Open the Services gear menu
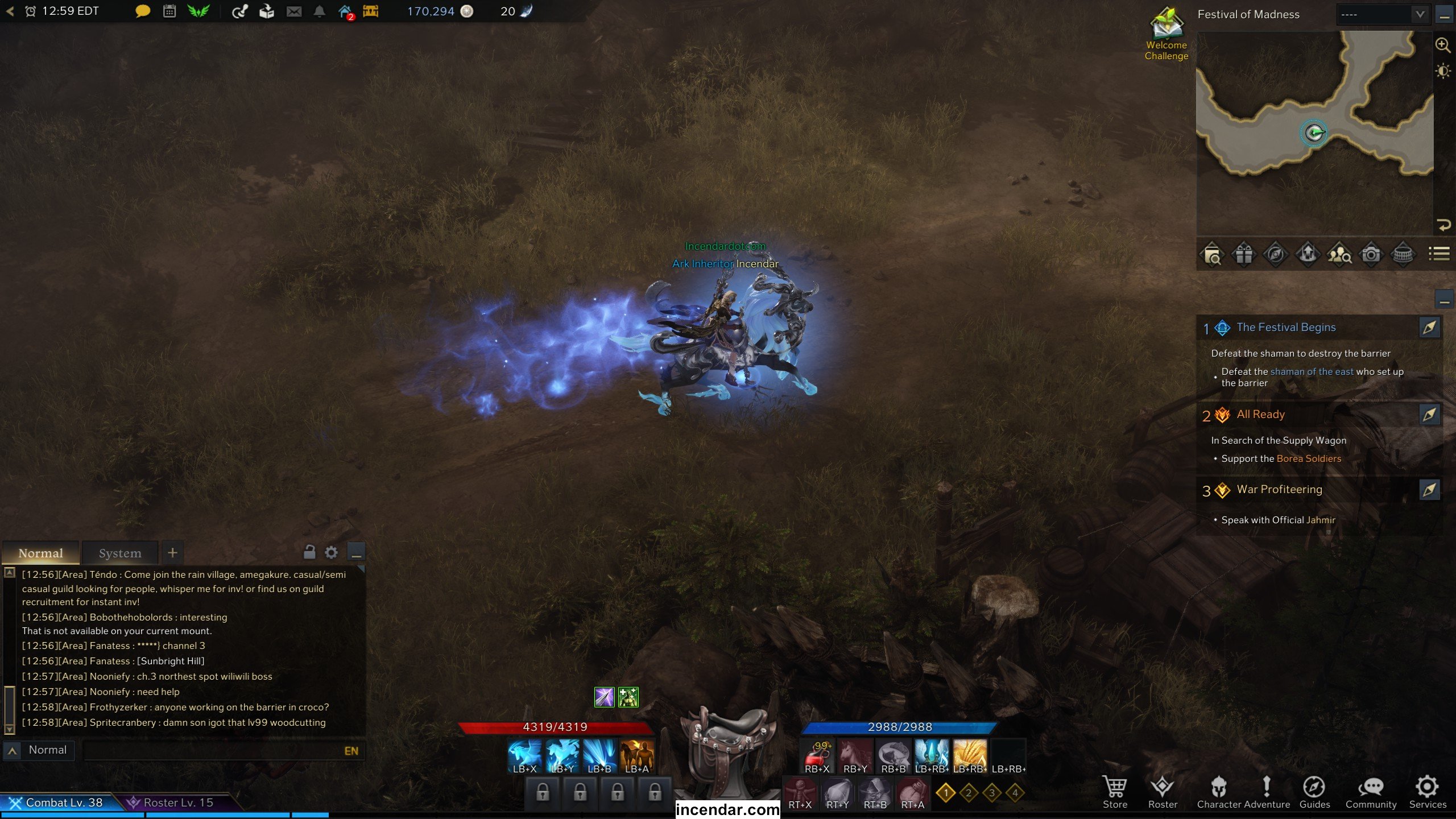Viewport: 1456px width, 819px height. tap(1427, 791)
